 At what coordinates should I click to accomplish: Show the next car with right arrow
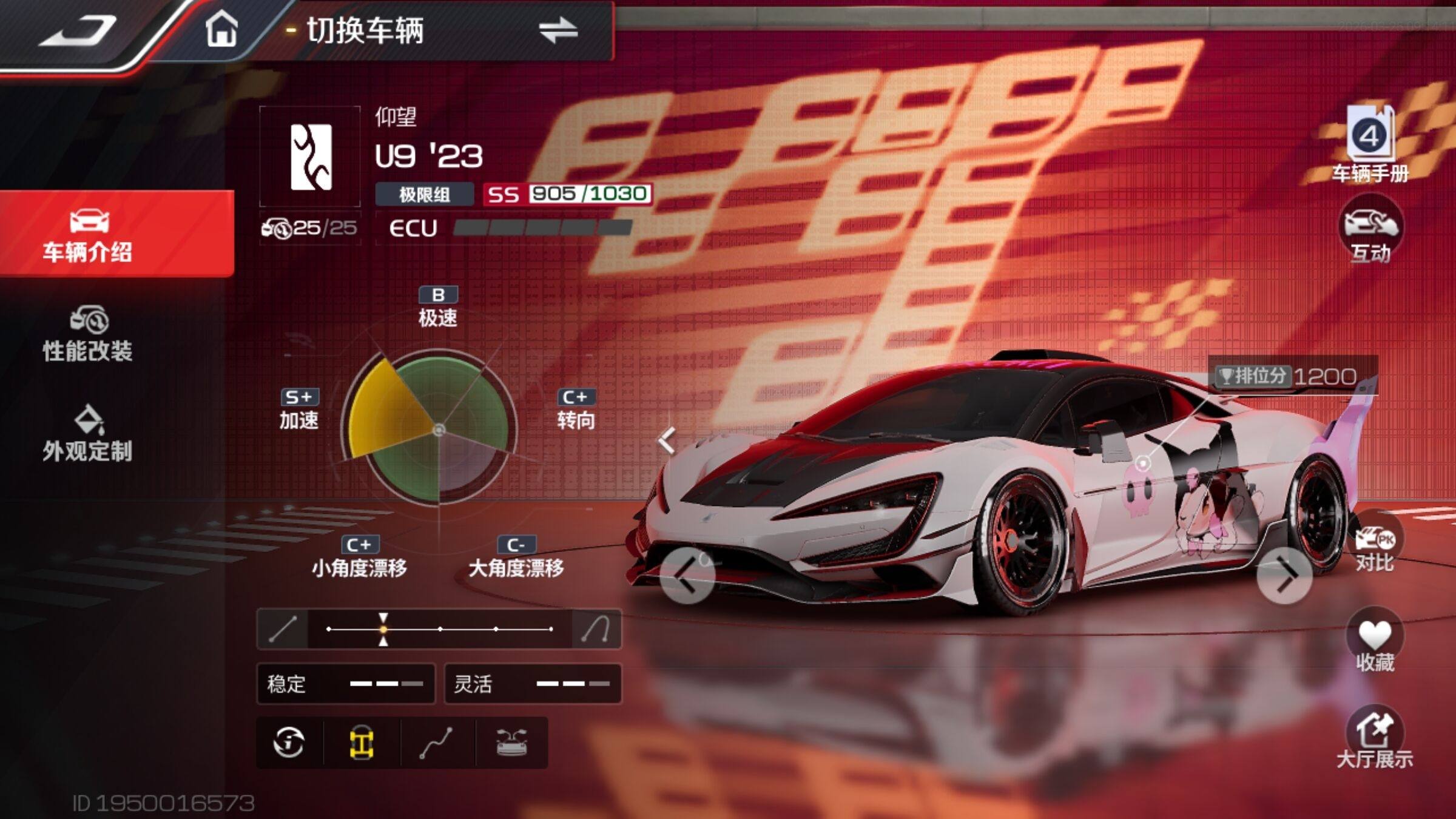click(x=1285, y=576)
